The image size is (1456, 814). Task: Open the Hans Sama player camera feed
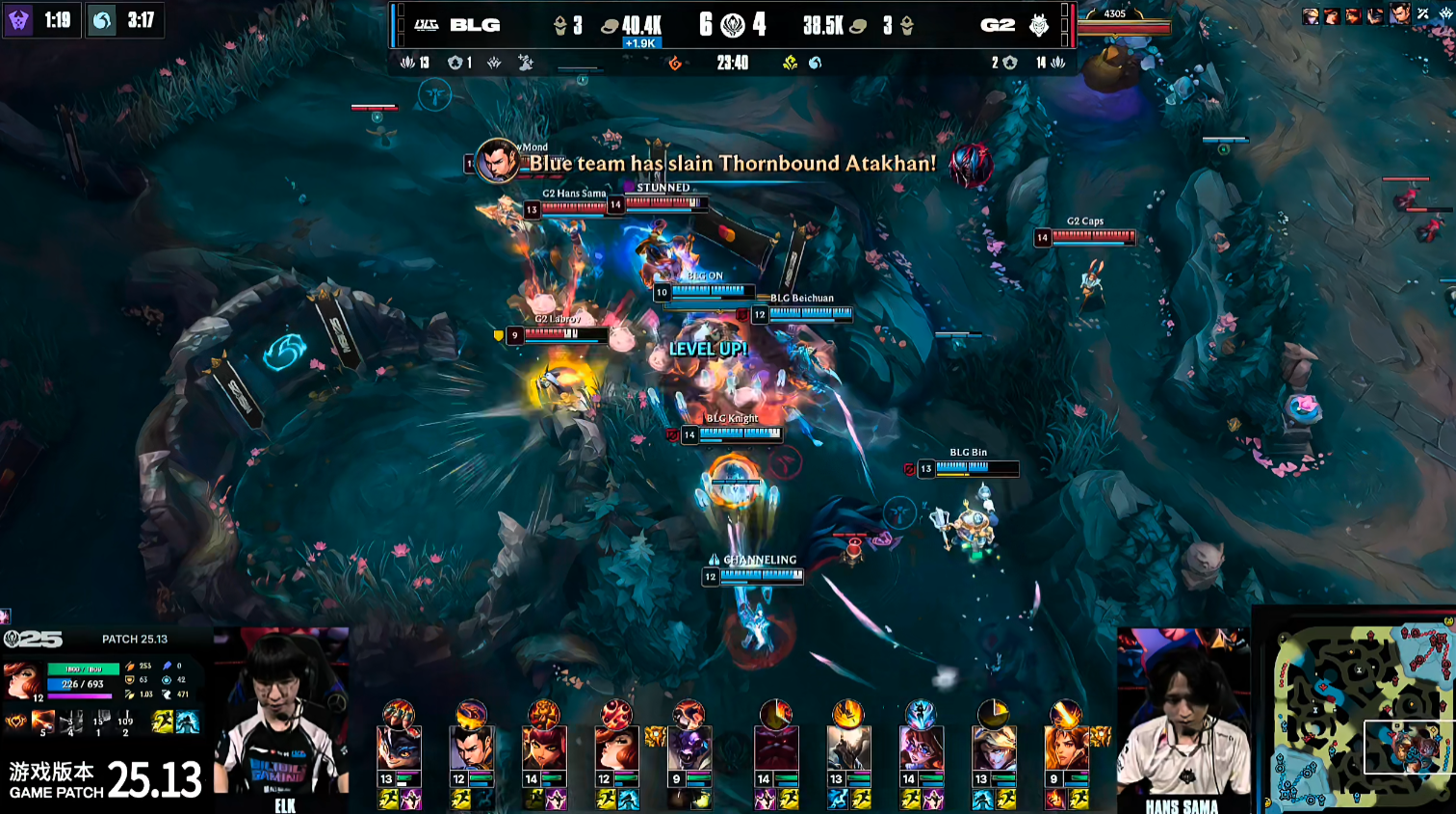coord(1183,718)
